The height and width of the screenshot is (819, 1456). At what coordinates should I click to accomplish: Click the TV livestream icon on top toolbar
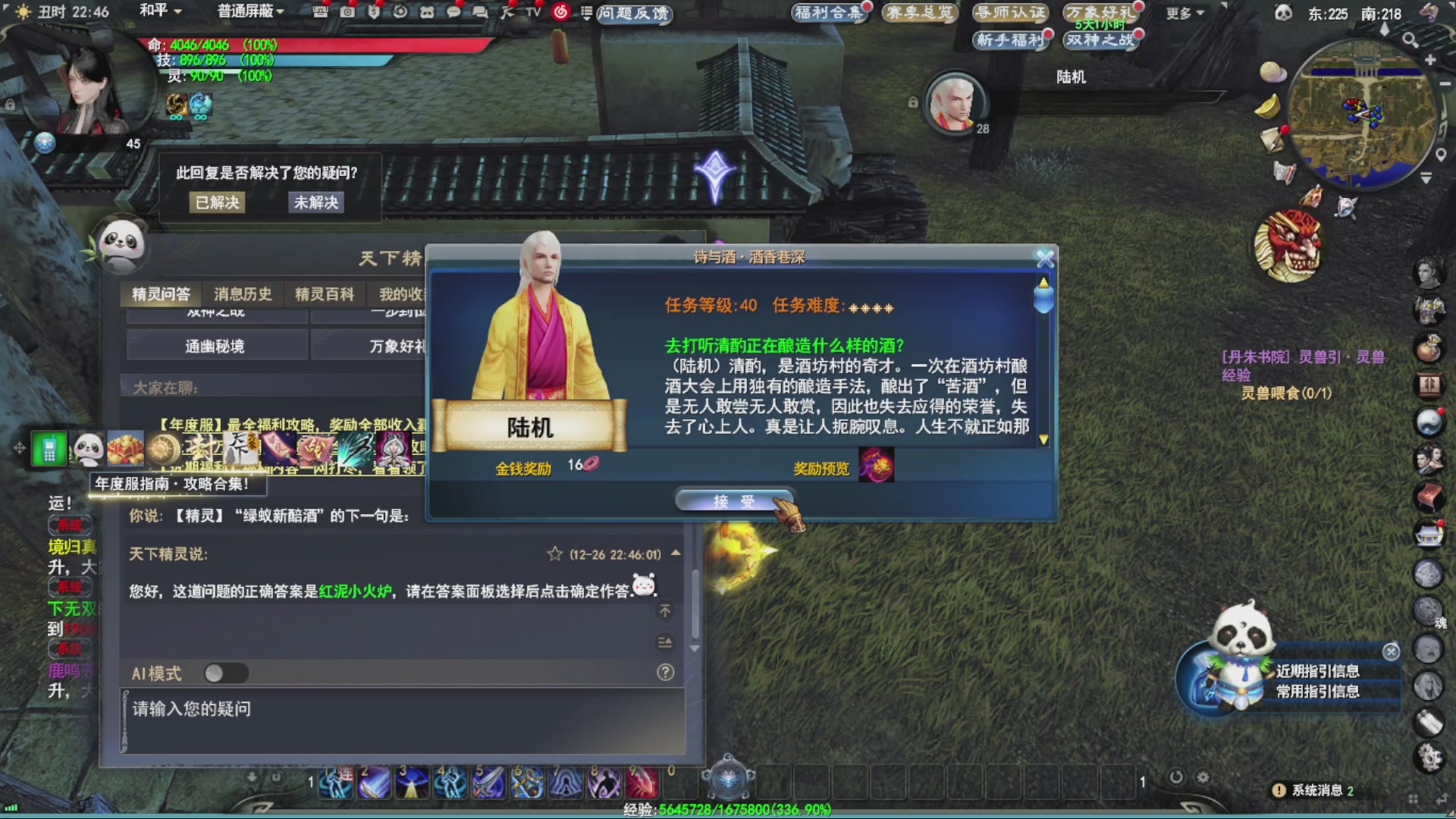(531, 13)
